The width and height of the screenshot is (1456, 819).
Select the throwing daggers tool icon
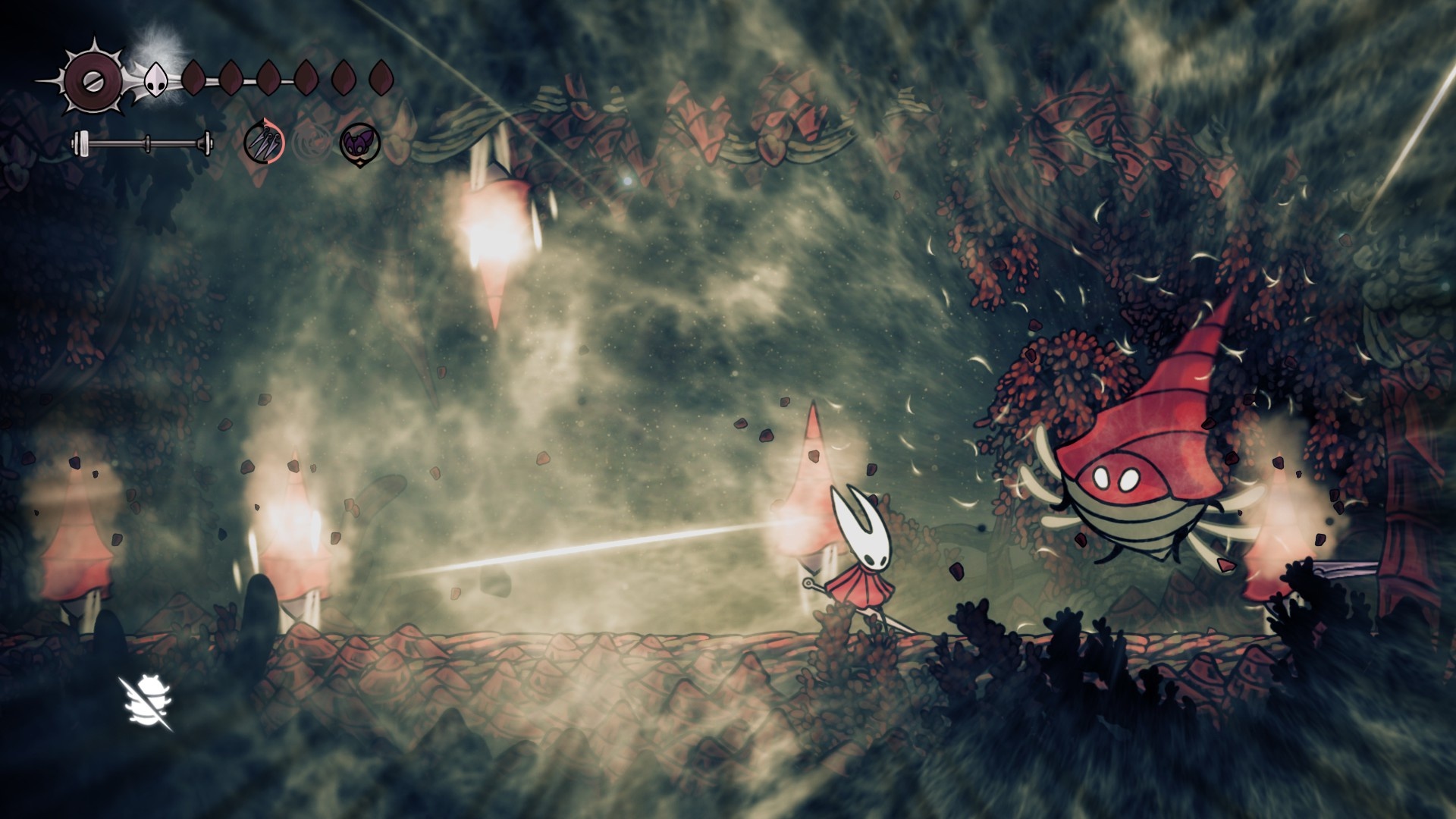point(263,142)
